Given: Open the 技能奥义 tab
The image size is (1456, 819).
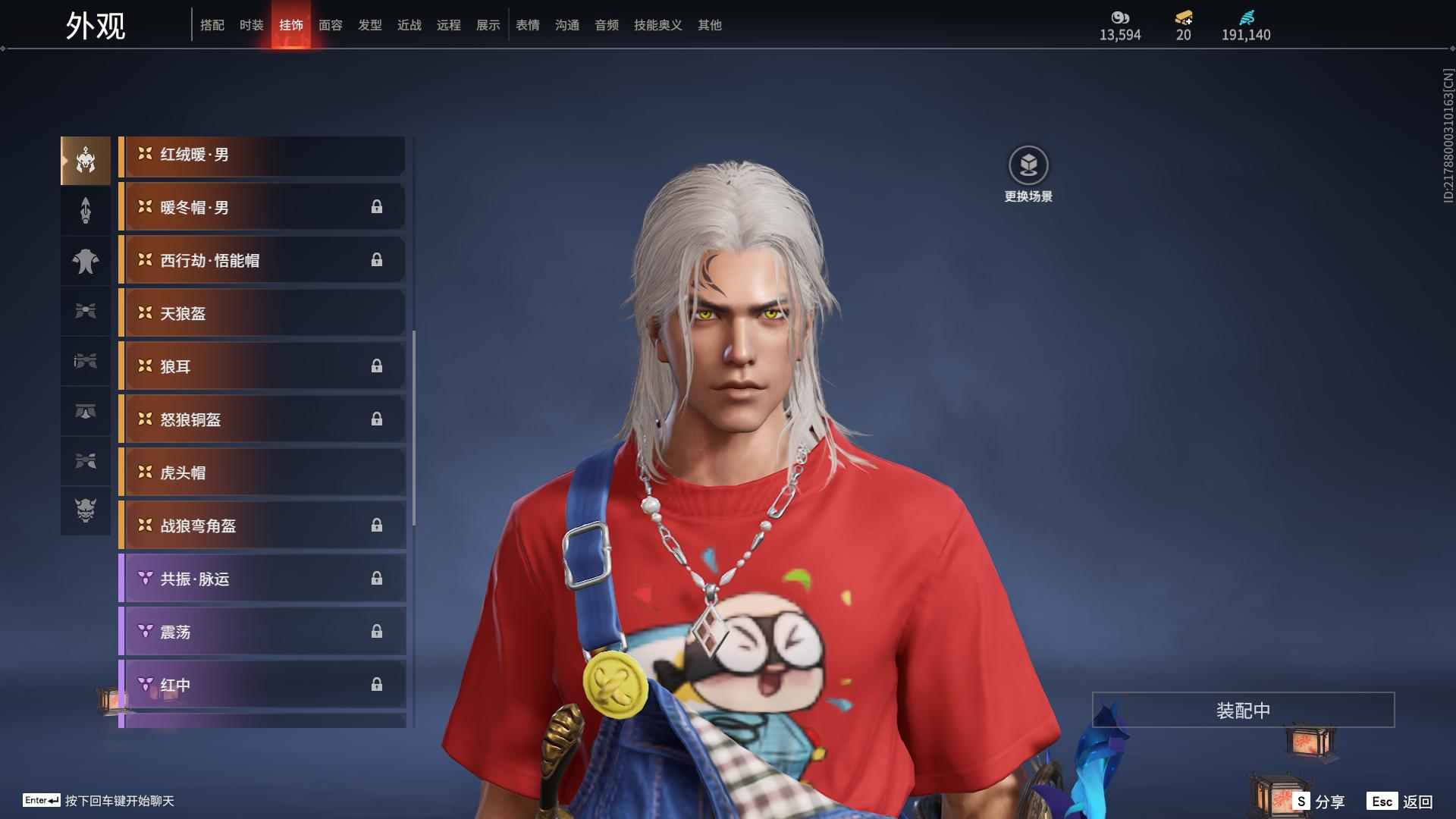Looking at the screenshot, I should click(x=657, y=25).
